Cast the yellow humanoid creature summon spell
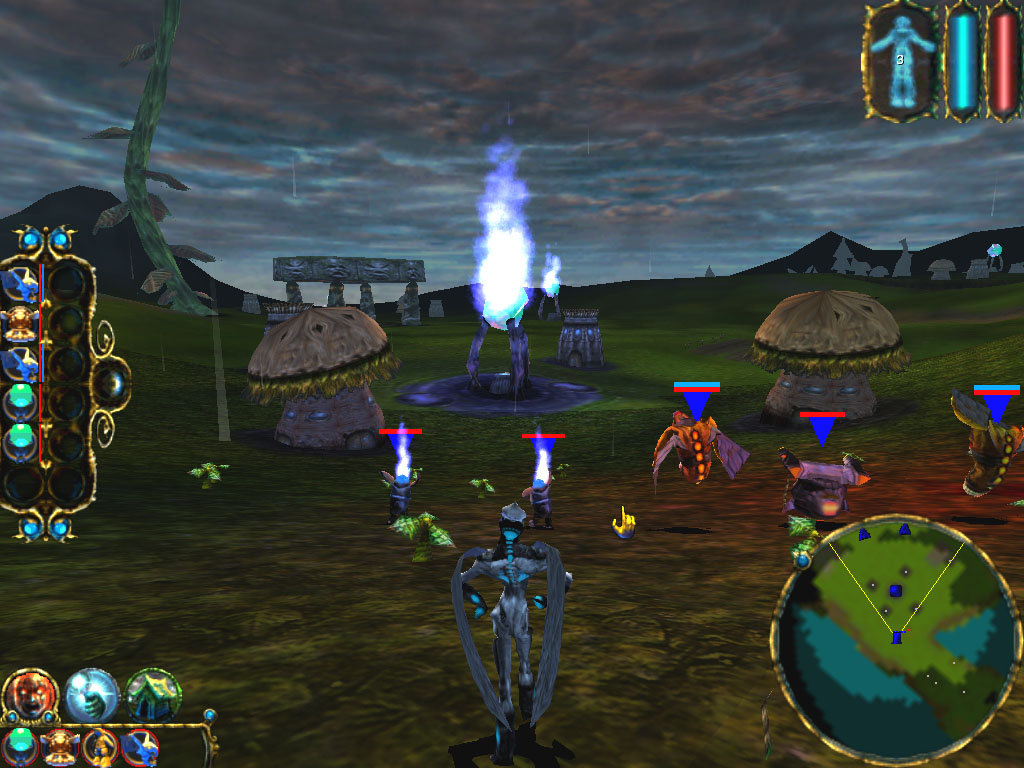1024x768 pixels. point(100,746)
